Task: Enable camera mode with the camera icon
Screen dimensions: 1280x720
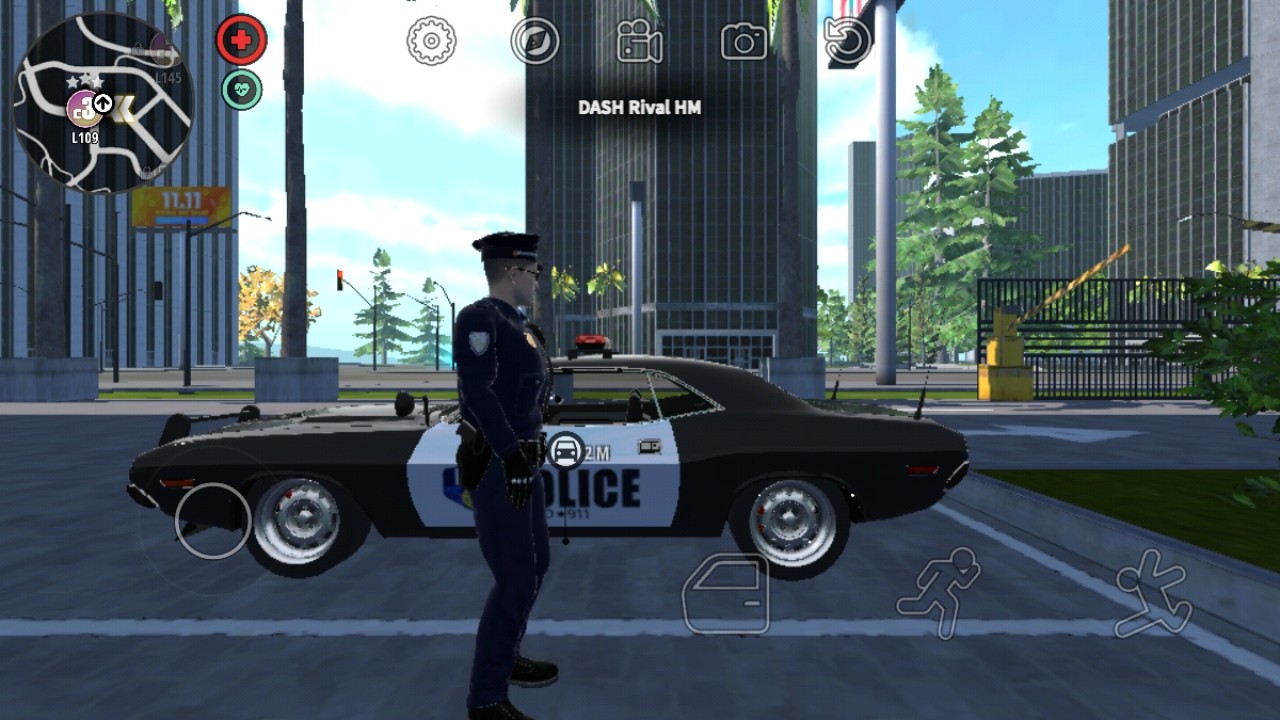Action: click(742, 42)
